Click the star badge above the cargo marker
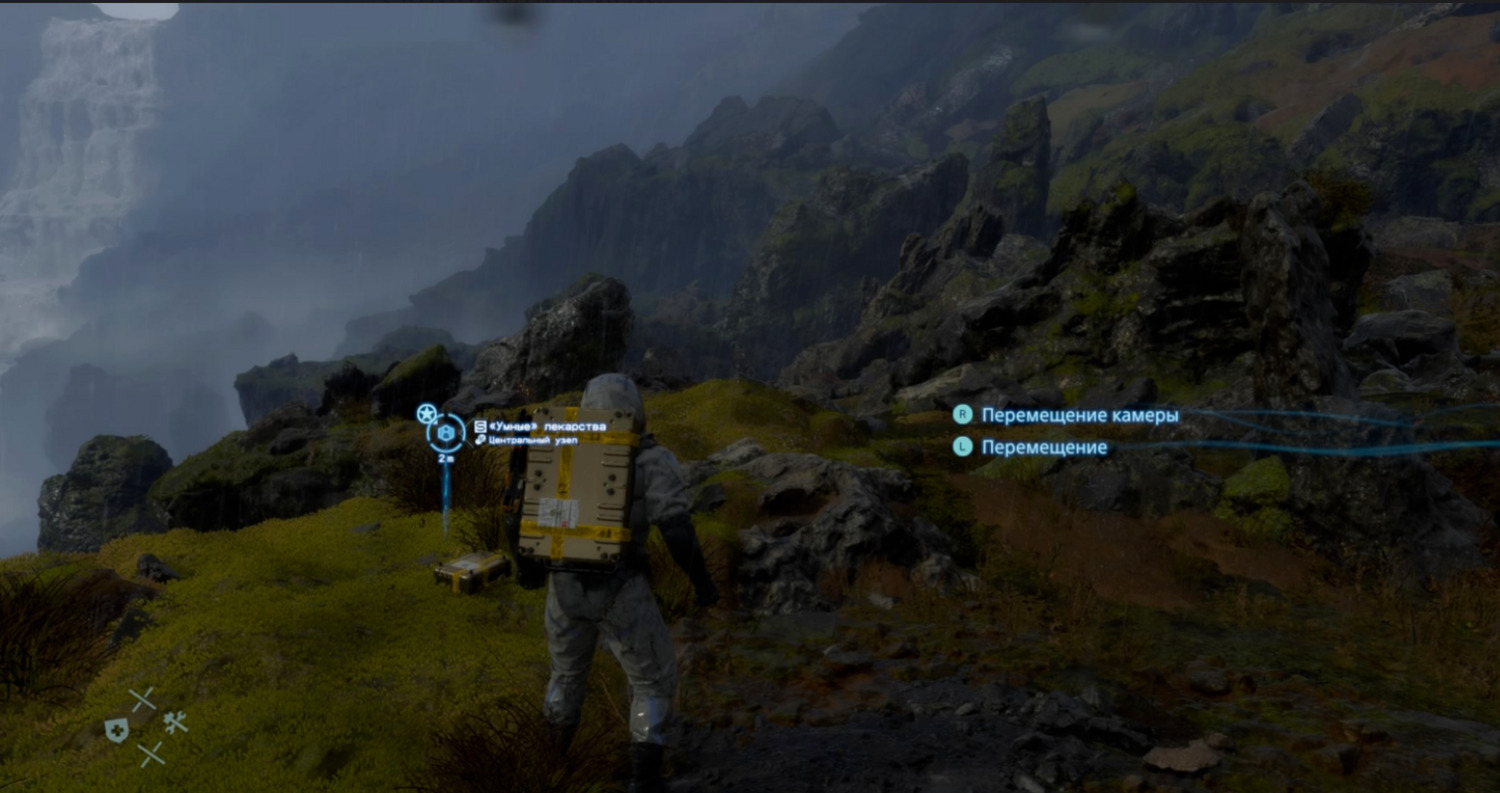Viewport: 1500px width, 793px height. pos(427,413)
